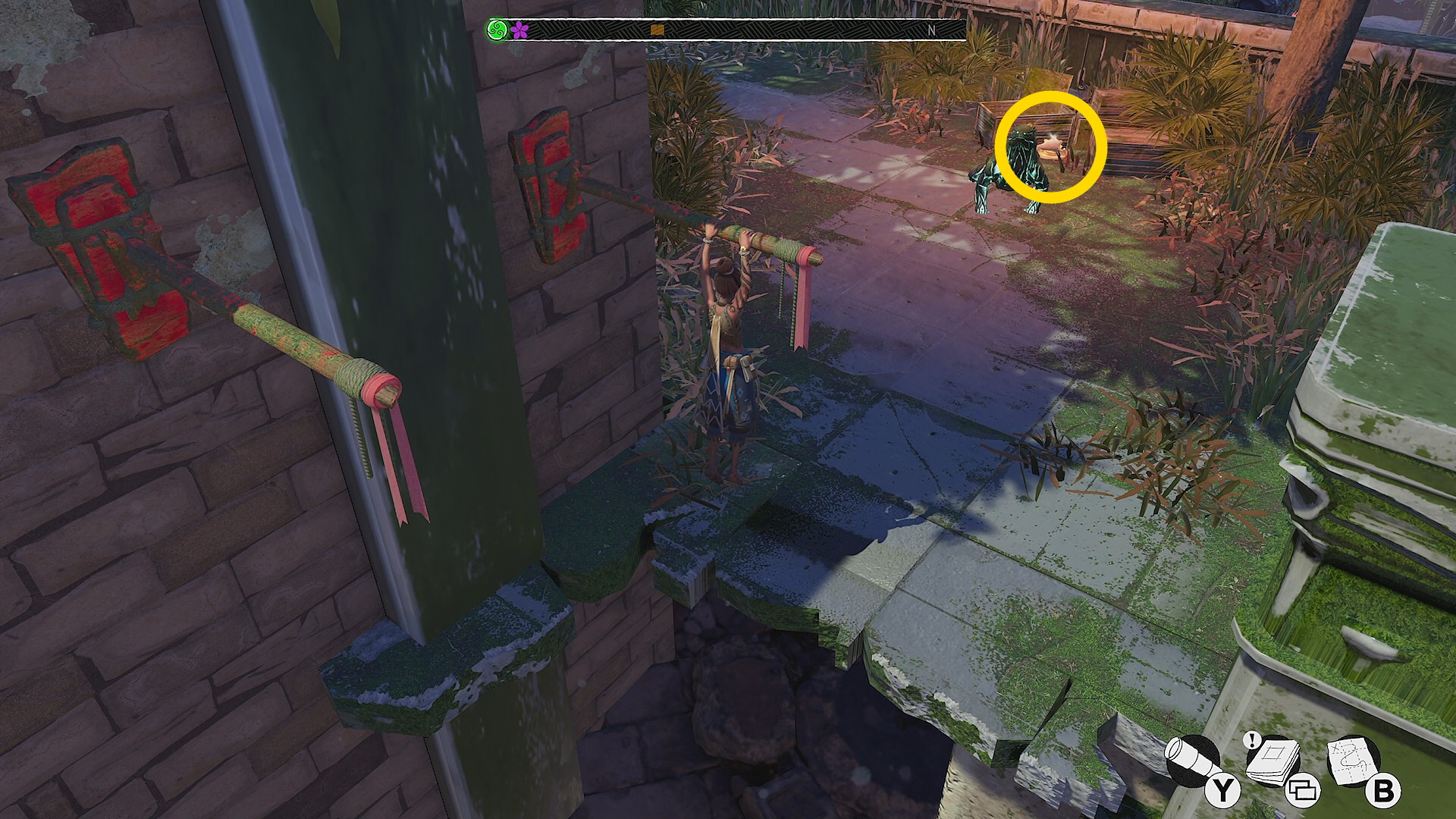Select the purple flower marker on compass
Viewport: 1456px width, 819px height.
519,30
